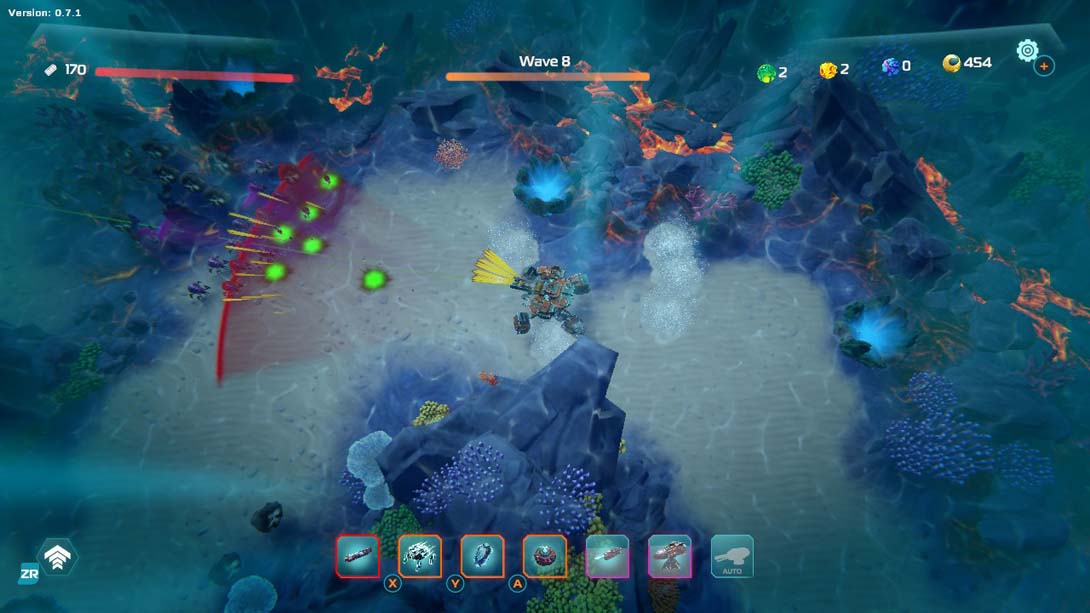Screen dimensions: 1090x613
Task: Choose the red tripod turret slot
Action: (669, 557)
